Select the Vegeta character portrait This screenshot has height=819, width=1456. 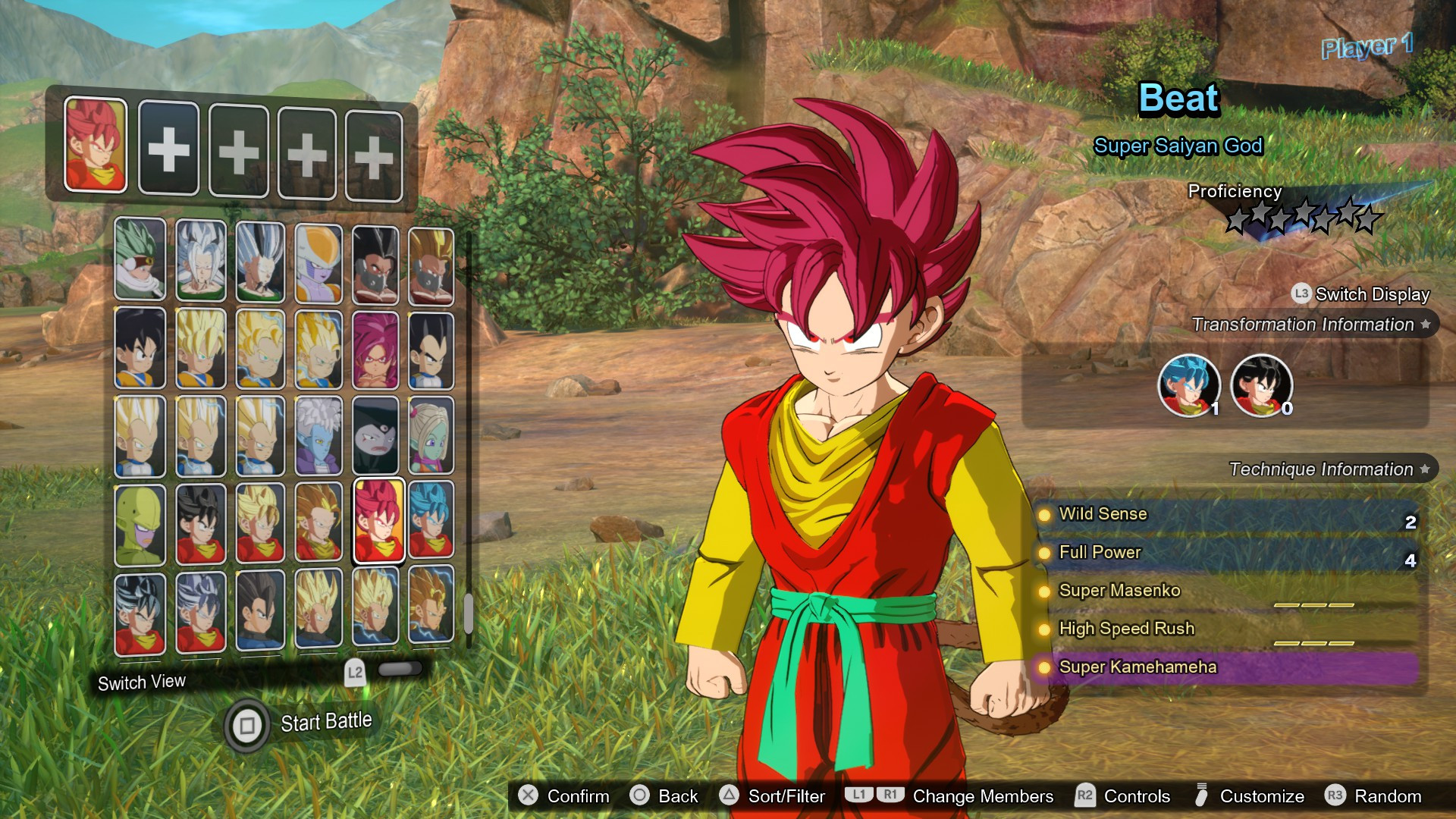(429, 350)
